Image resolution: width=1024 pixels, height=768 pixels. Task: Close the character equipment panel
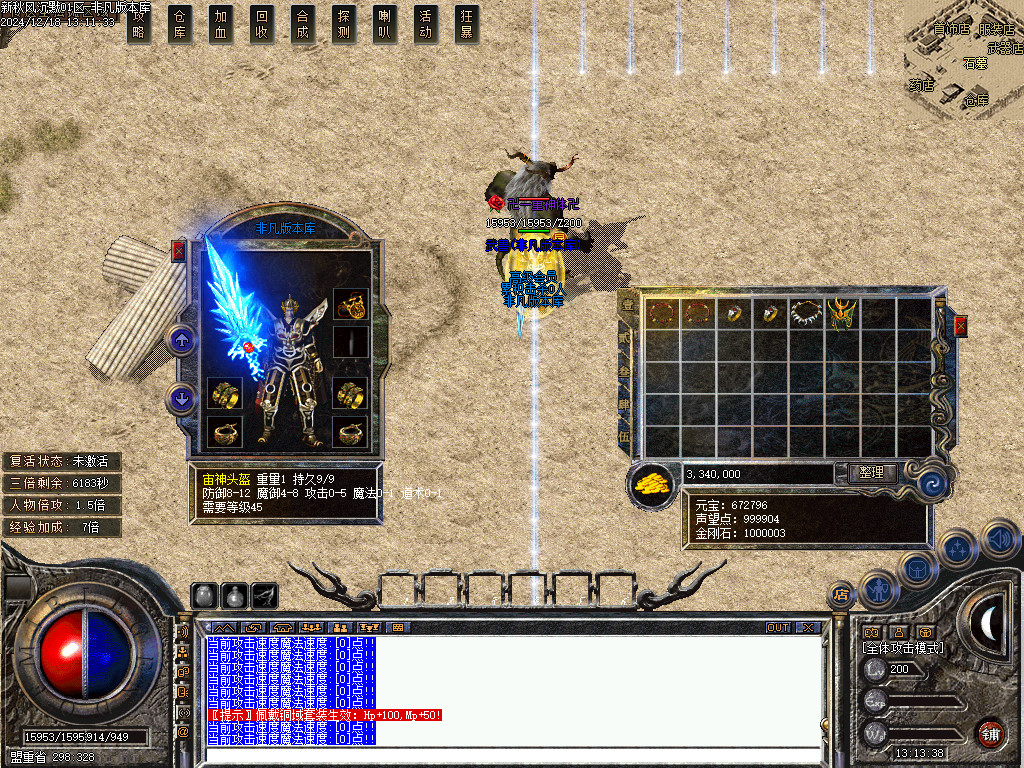coord(178,251)
